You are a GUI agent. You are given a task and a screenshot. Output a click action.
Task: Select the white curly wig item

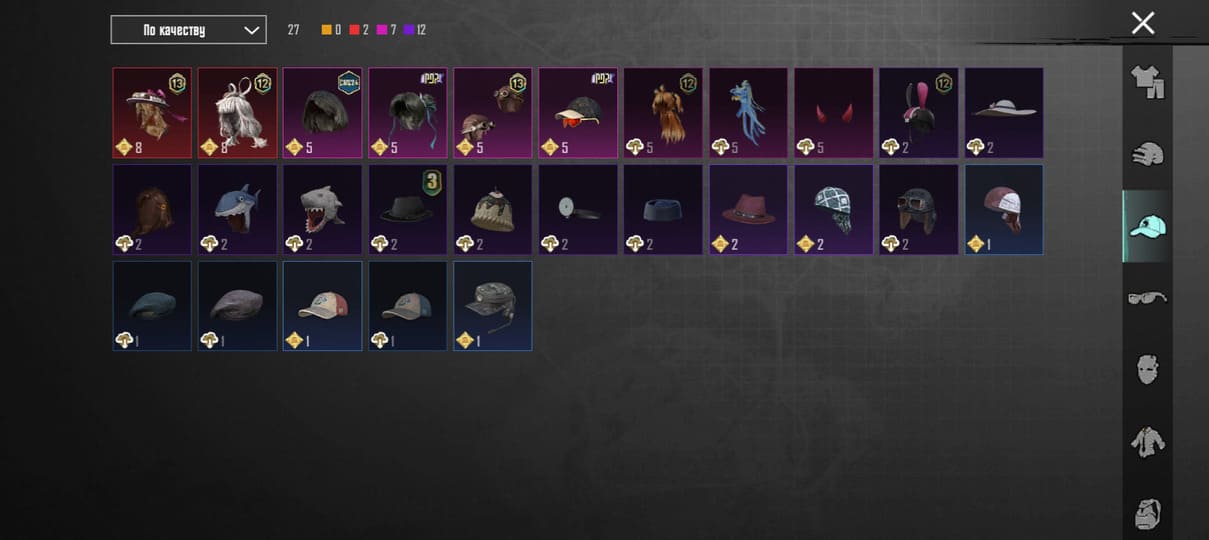(x=237, y=112)
